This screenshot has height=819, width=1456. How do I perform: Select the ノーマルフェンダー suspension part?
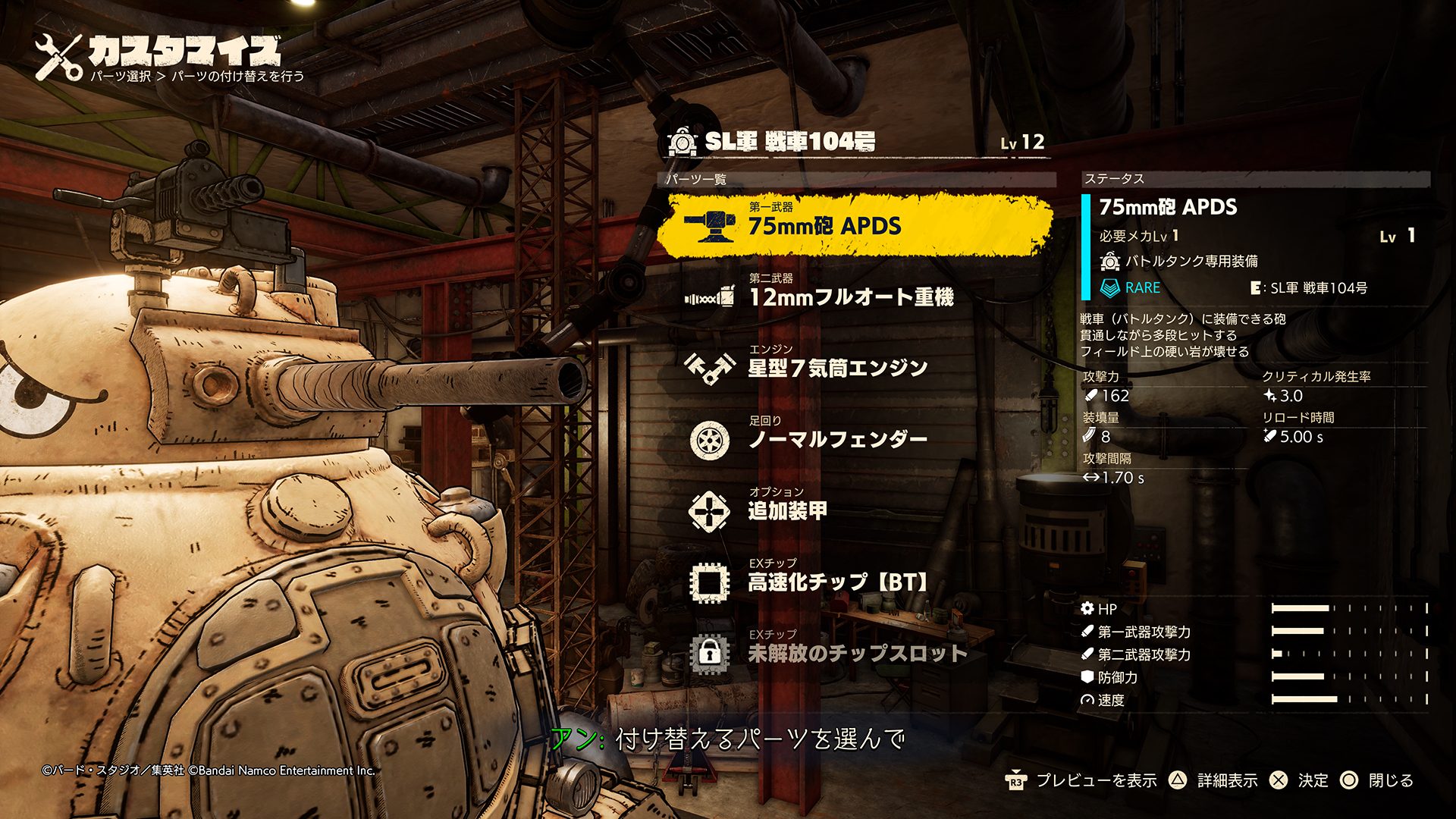pos(837,439)
